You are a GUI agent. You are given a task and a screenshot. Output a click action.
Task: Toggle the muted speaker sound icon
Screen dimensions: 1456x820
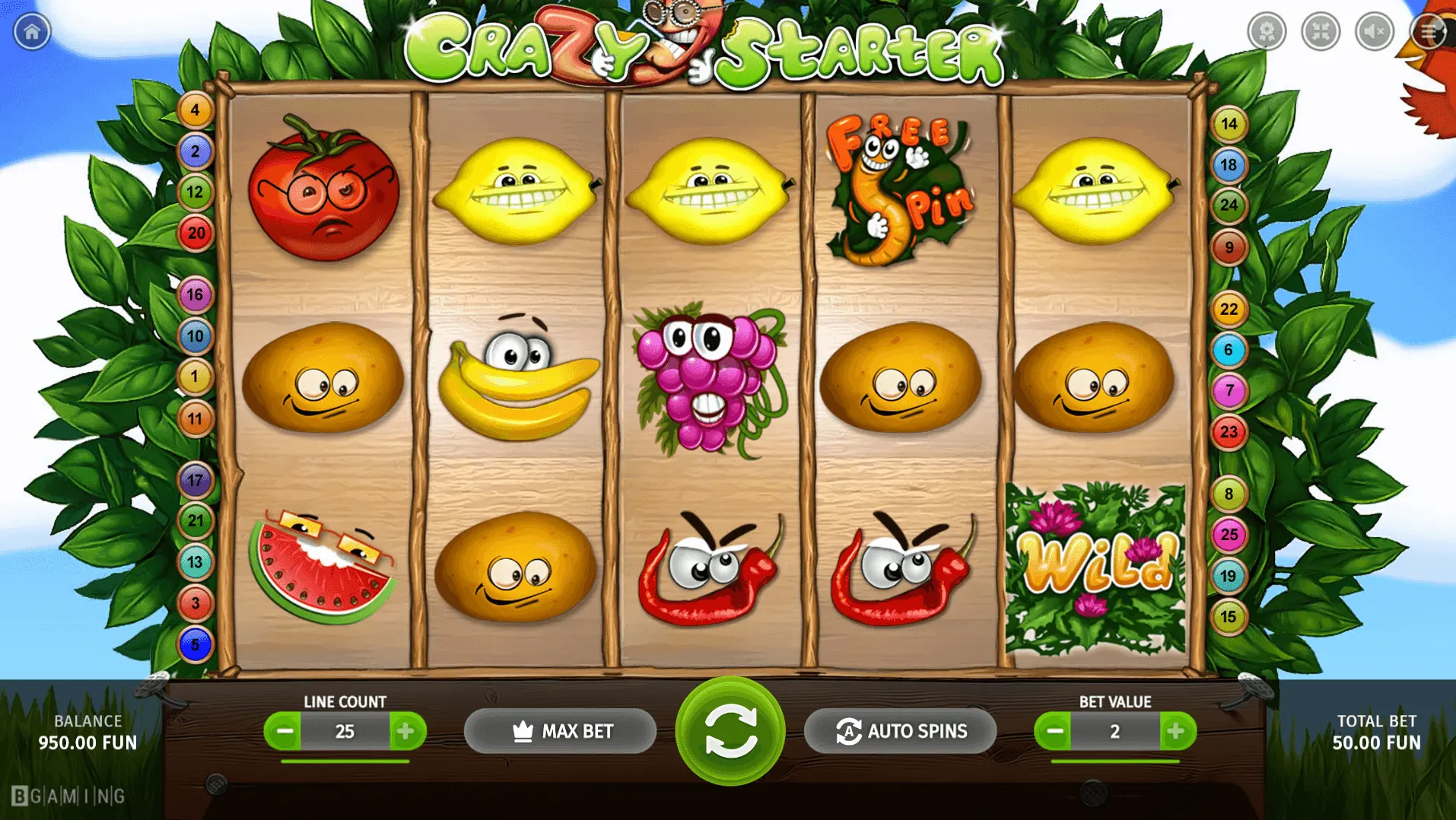tap(1375, 31)
